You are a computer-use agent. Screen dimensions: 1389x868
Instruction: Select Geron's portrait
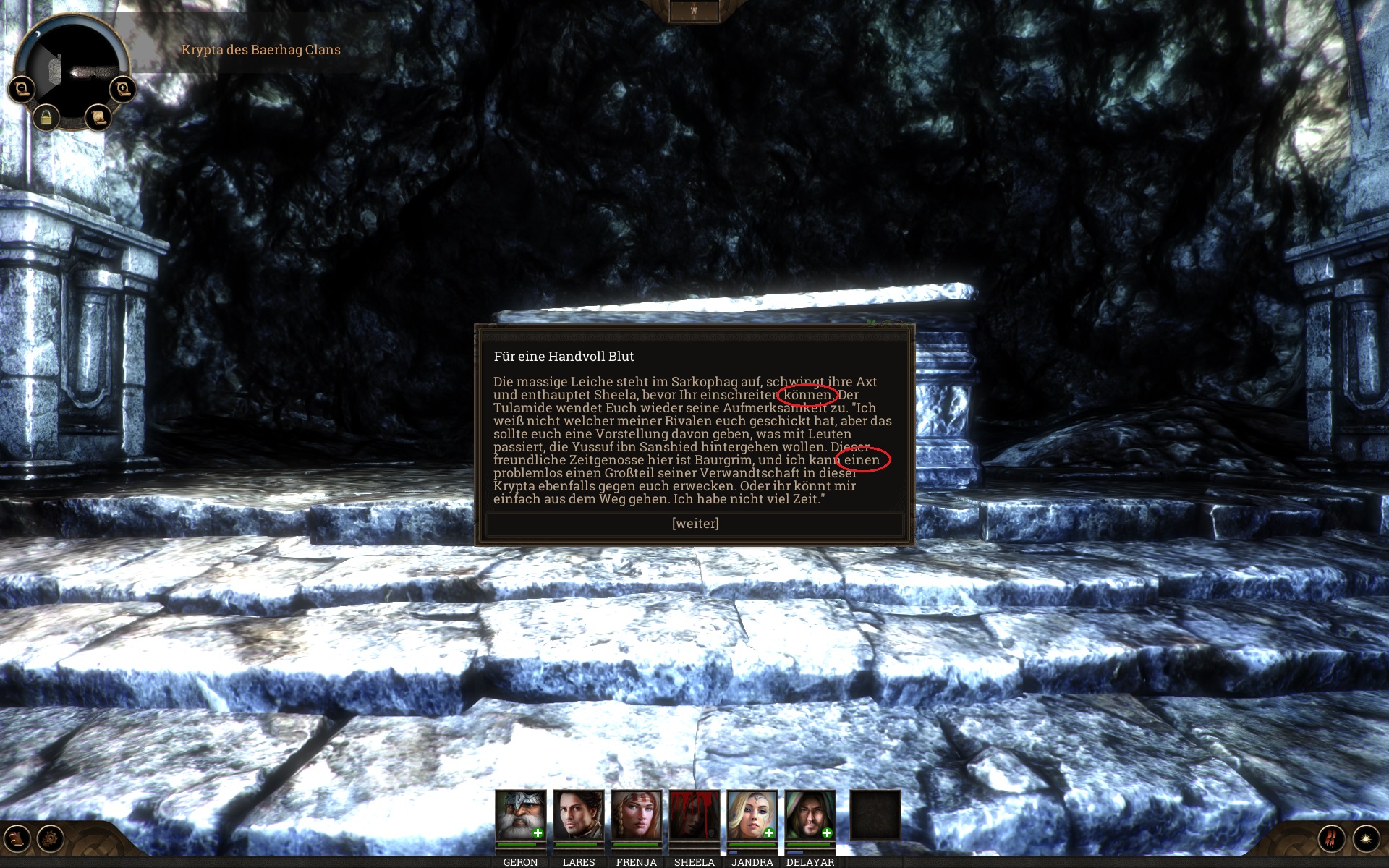pos(520,816)
